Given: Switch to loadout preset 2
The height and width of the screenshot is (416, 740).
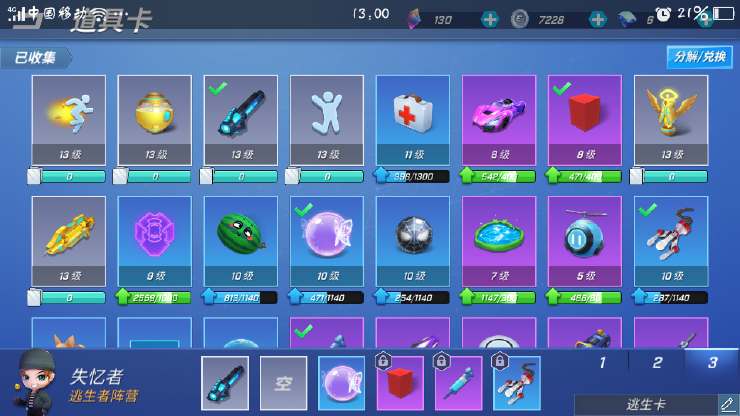Looking at the screenshot, I should [x=657, y=363].
